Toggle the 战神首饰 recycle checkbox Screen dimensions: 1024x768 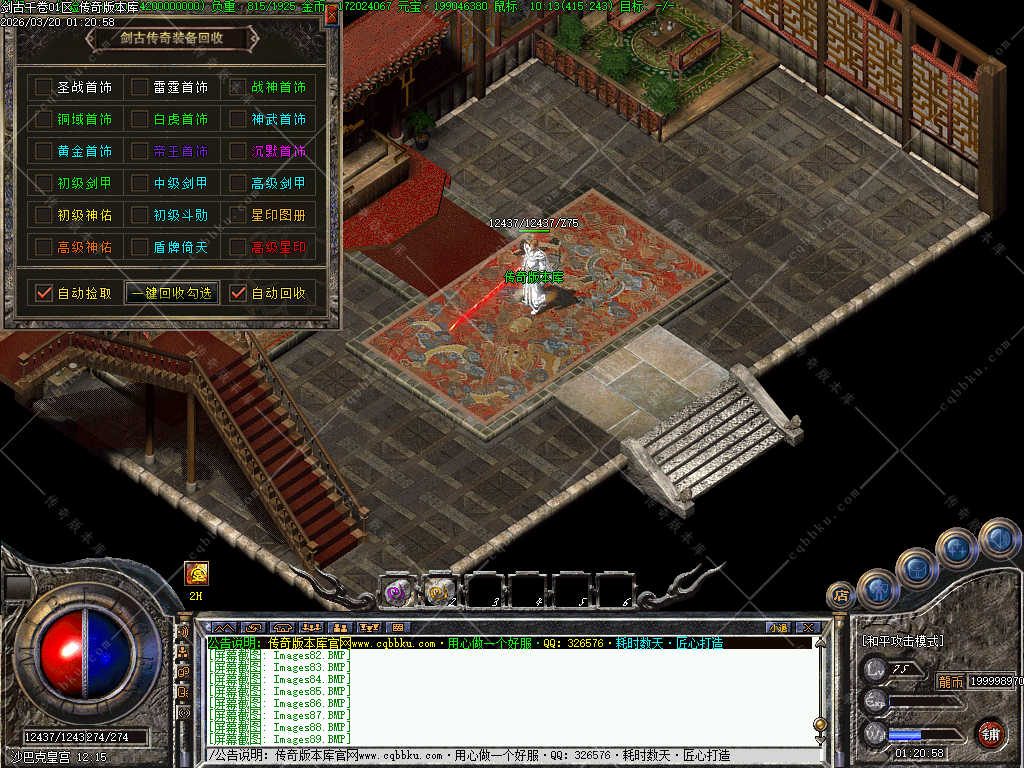pyautogui.click(x=237, y=88)
